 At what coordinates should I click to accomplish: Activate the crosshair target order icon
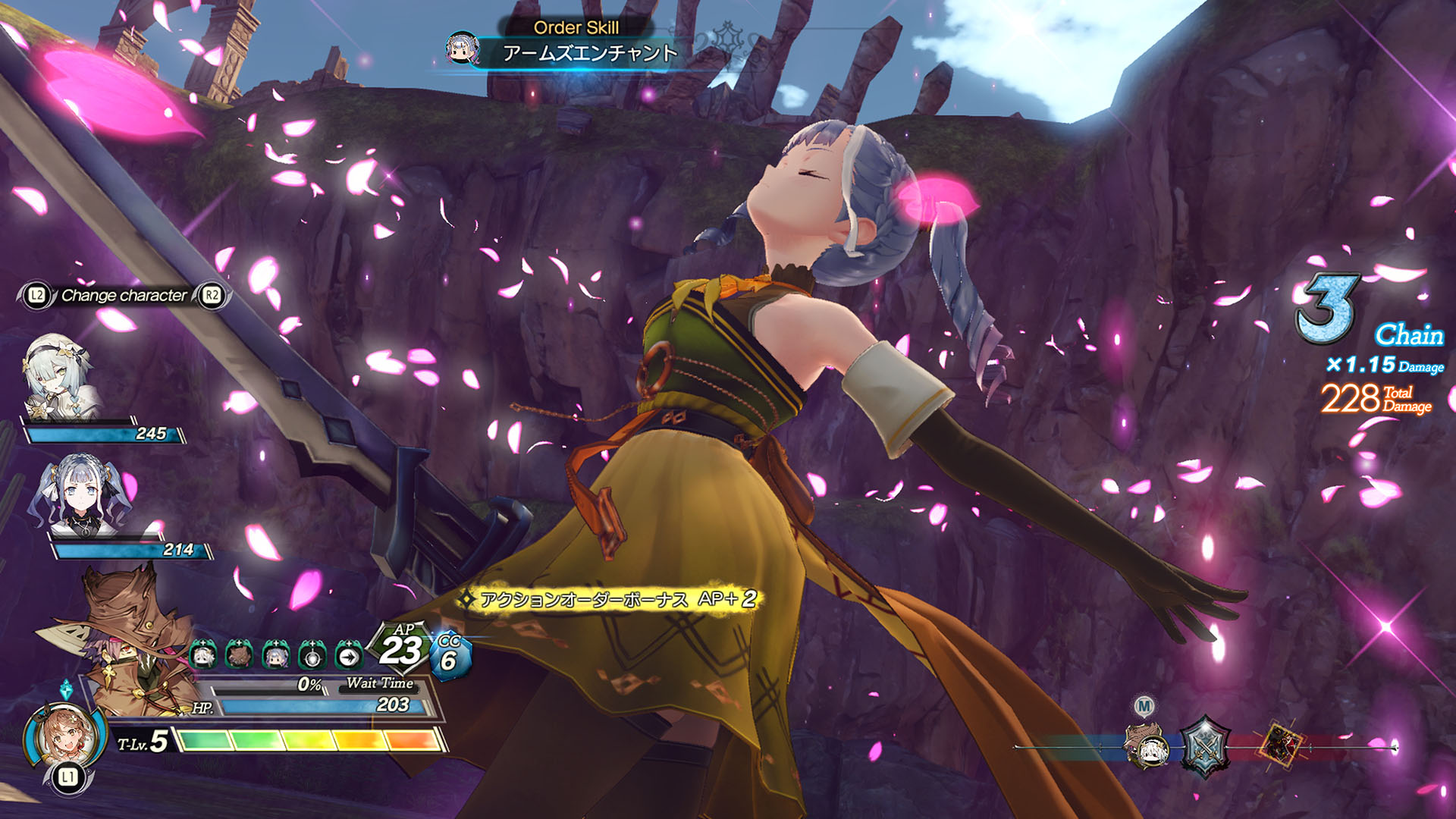point(312,654)
